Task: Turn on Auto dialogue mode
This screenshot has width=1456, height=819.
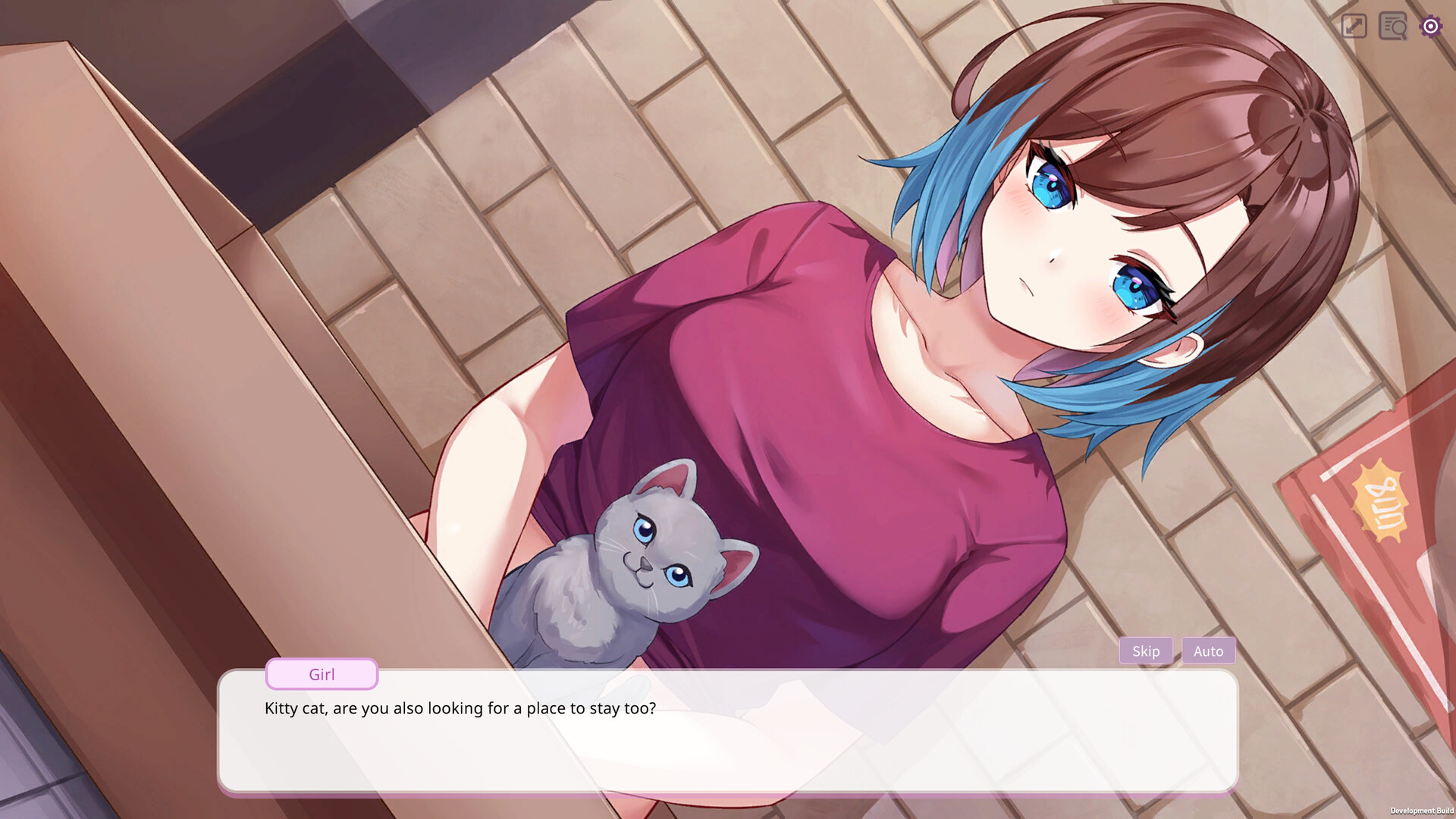Action: (x=1208, y=651)
